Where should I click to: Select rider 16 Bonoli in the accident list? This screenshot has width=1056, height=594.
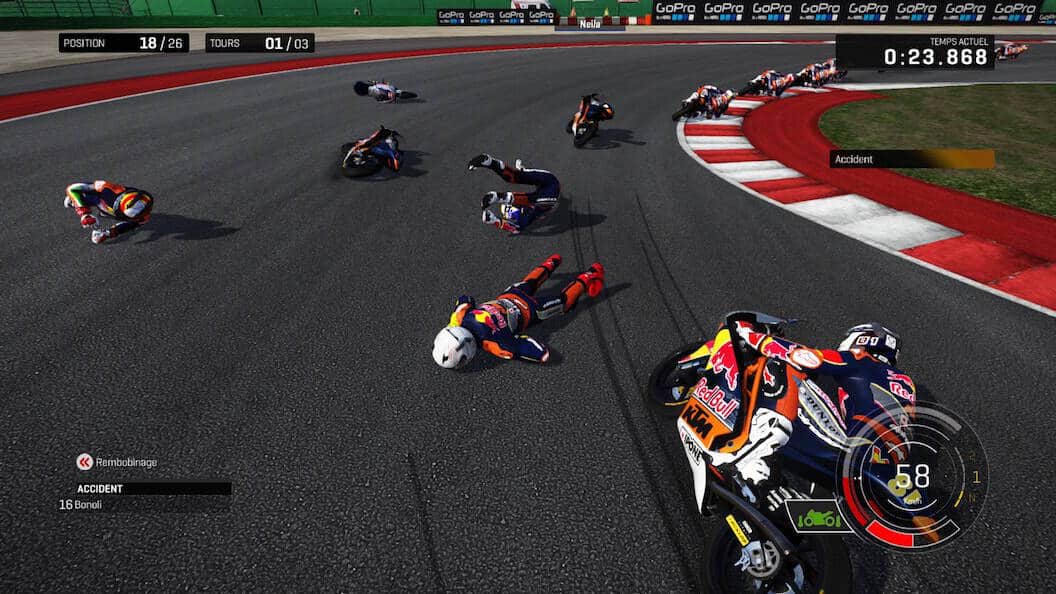[x=81, y=505]
